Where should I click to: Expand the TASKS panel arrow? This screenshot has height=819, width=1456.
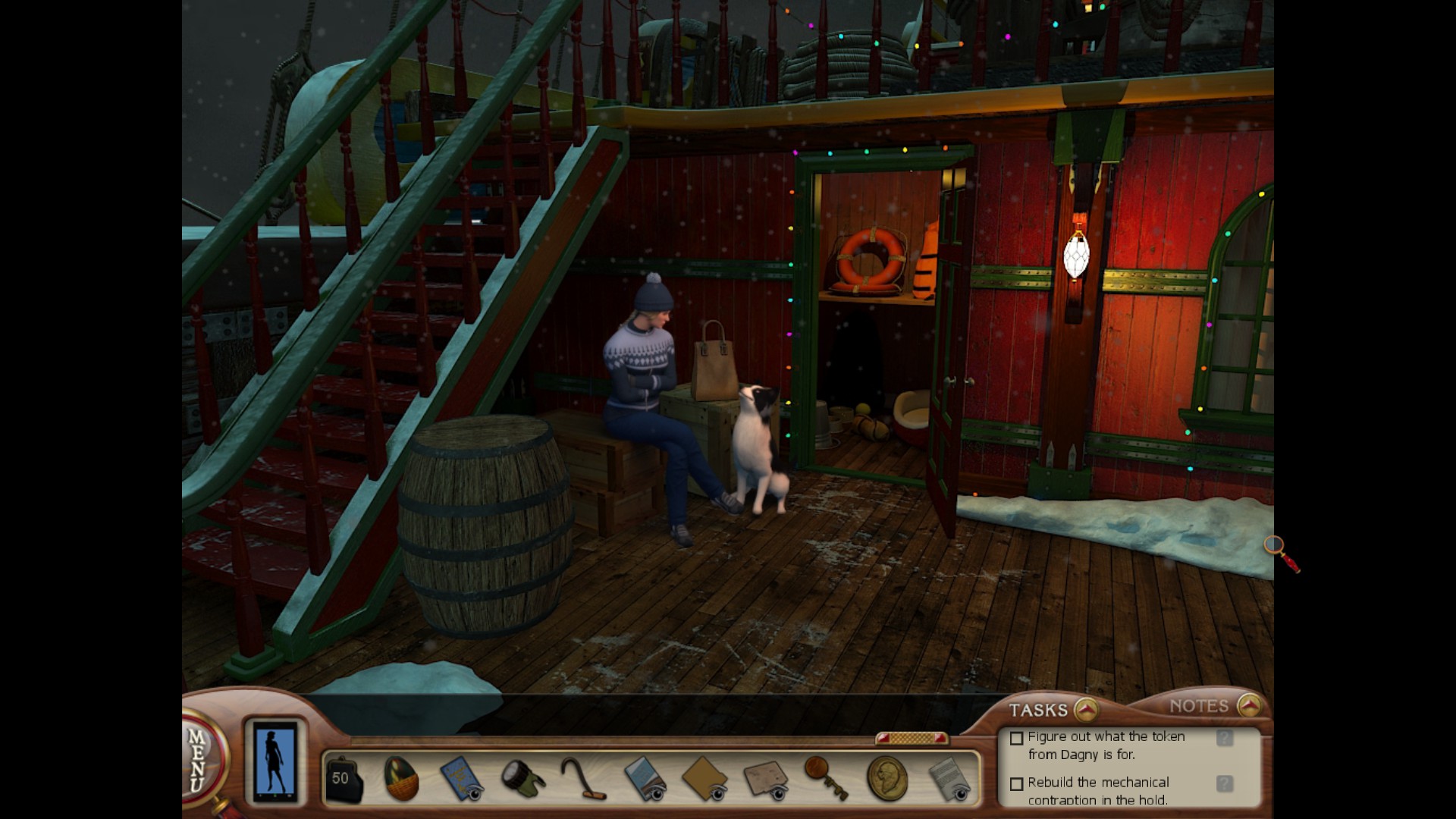pos(1087,710)
